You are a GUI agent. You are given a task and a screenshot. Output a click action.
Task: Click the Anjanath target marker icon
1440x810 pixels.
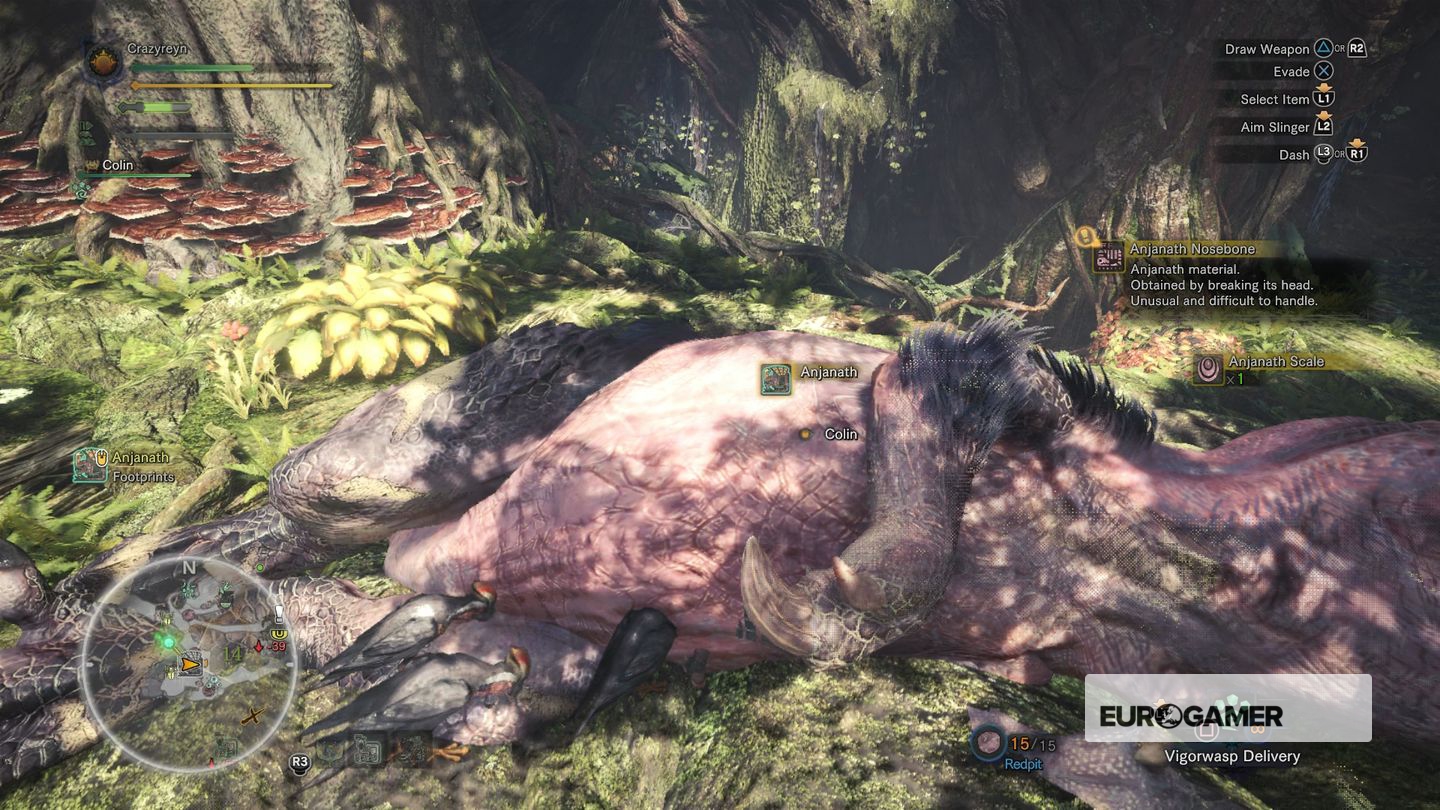click(776, 379)
